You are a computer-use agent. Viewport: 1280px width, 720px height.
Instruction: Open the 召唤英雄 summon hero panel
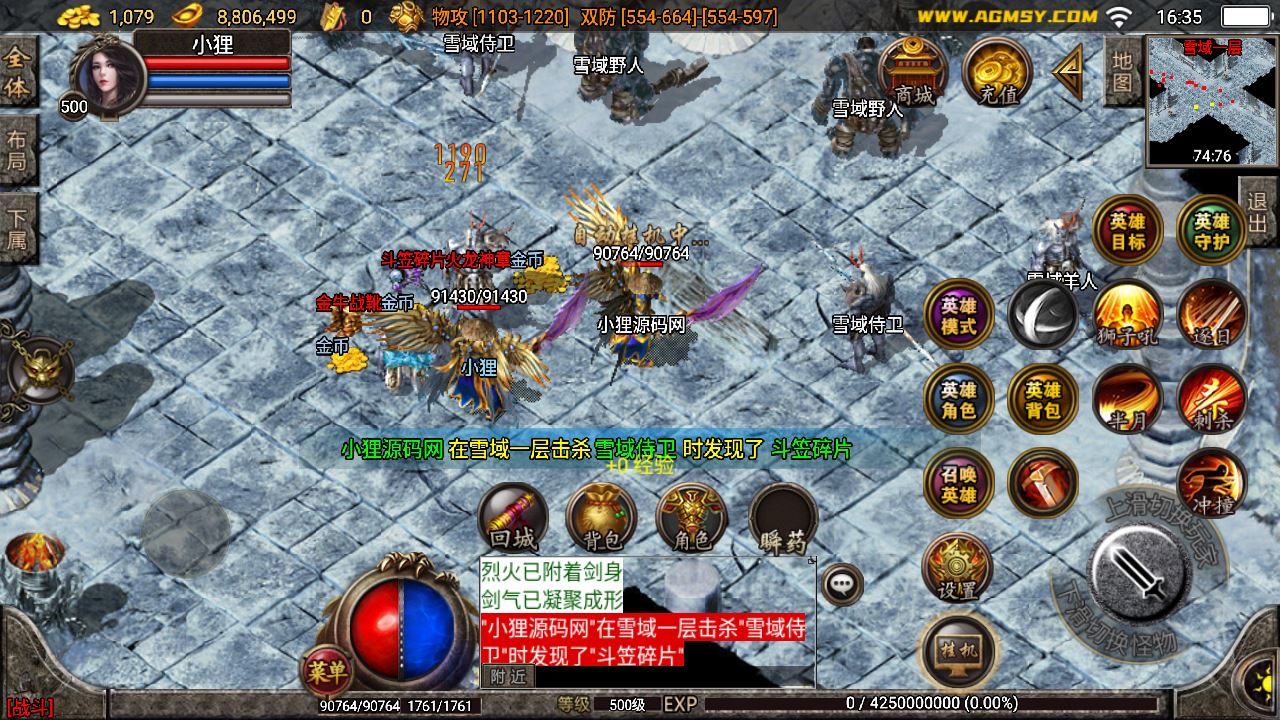(955, 485)
